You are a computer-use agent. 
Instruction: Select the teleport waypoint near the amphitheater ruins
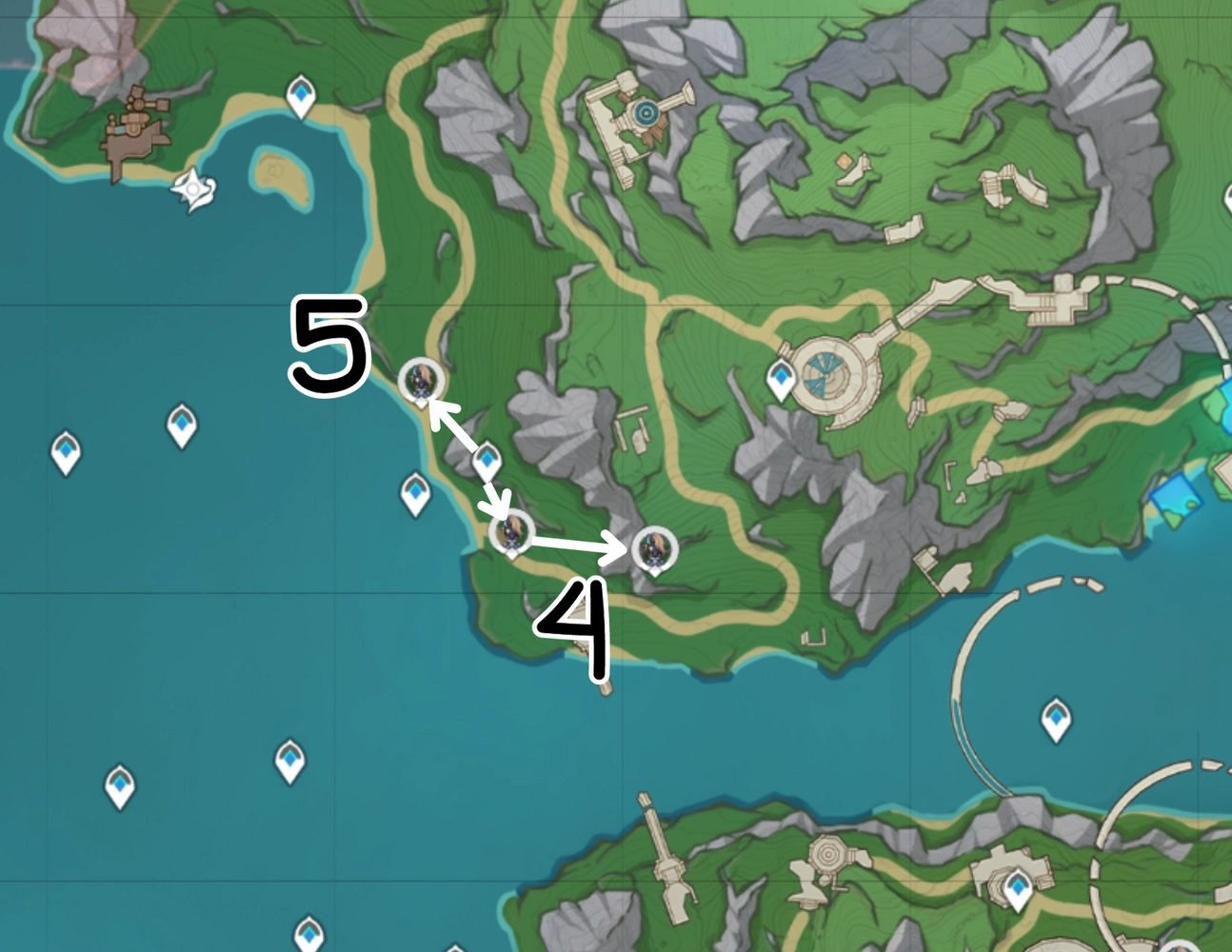pos(781,380)
